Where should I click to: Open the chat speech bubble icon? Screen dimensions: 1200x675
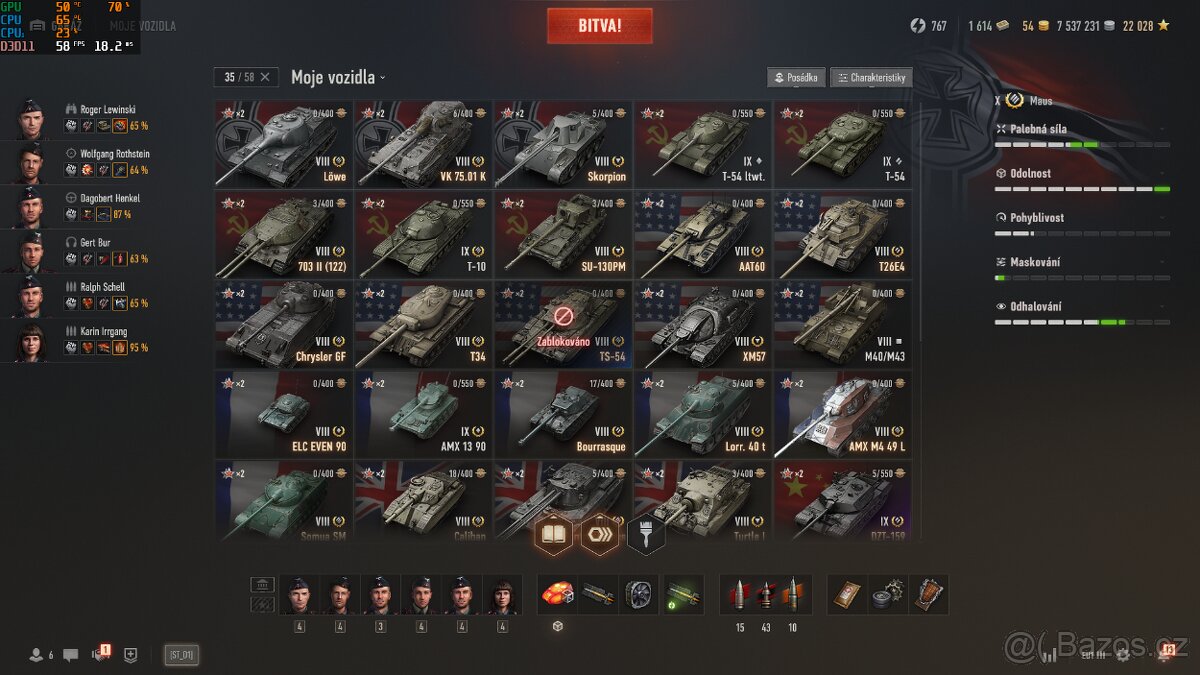point(70,655)
